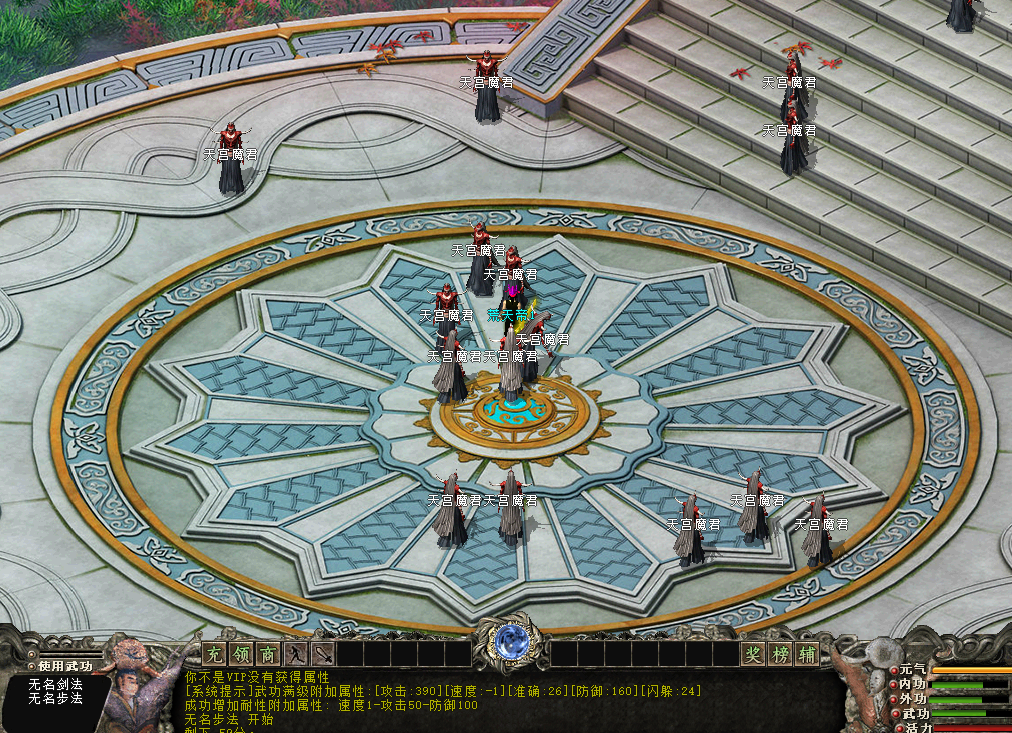1012x733 pixels.
Task: Choose 无名步法 in the martial arts list
Action: tap(56, 700)
